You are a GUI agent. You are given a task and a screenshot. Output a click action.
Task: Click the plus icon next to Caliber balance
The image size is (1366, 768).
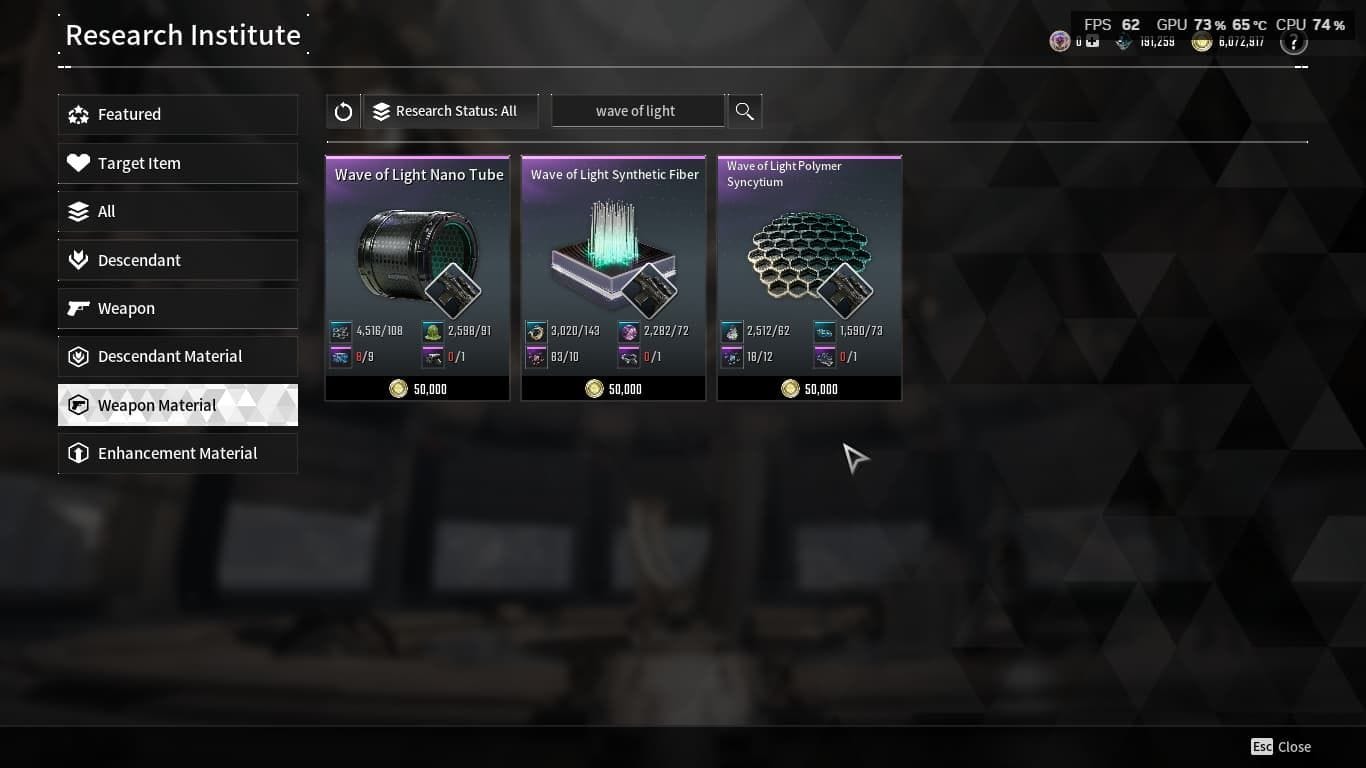[x=1092, y=41]
